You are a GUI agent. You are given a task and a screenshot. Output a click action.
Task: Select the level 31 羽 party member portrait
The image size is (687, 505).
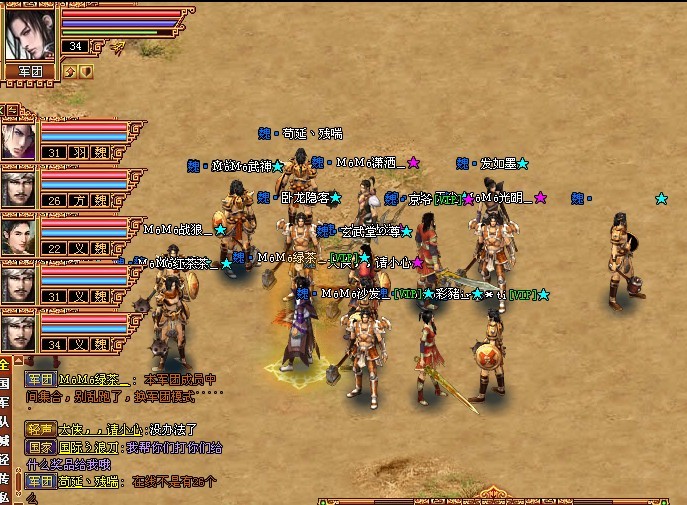pos(19,141)
